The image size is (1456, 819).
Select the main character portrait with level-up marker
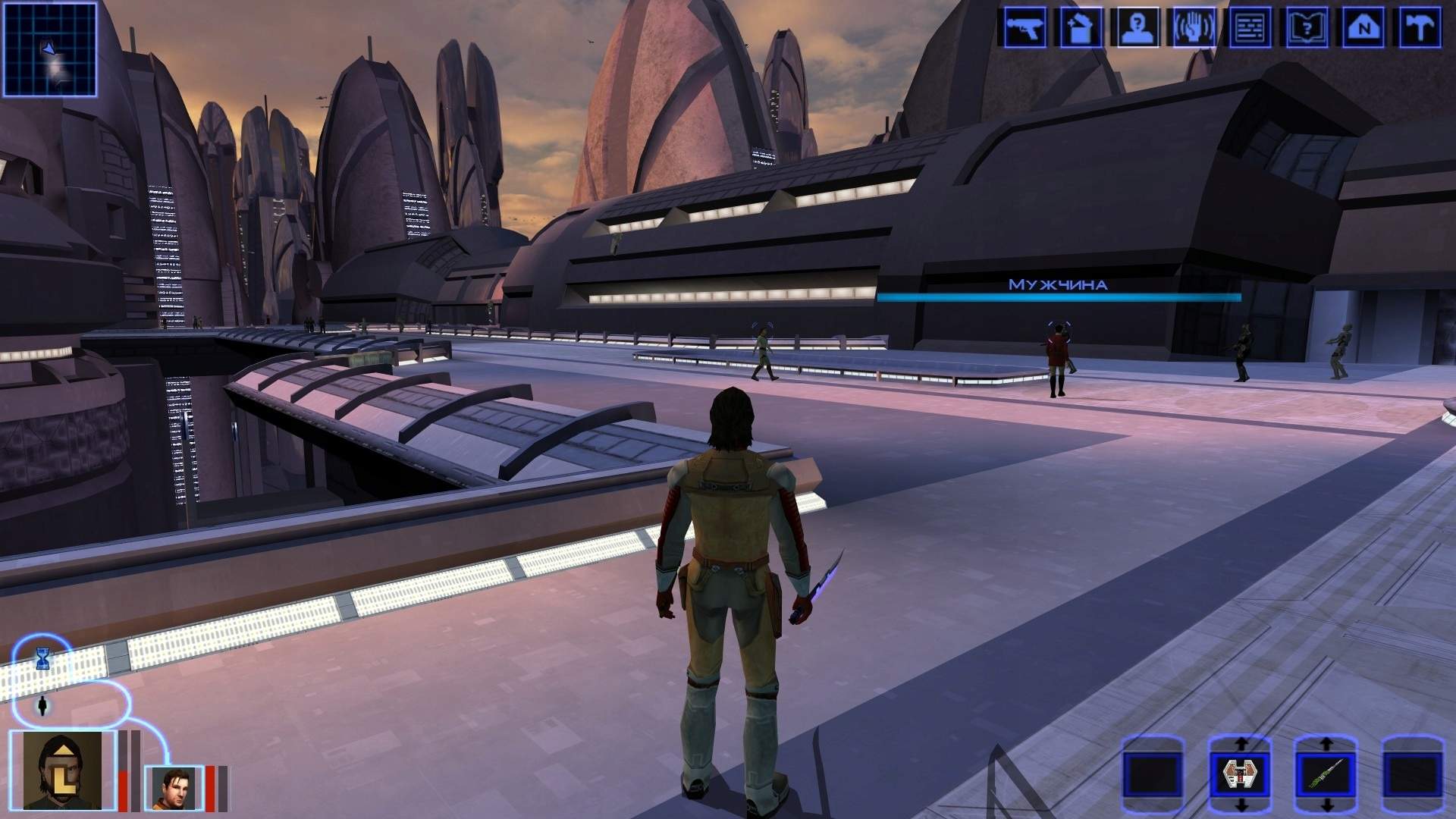[62, 770]
